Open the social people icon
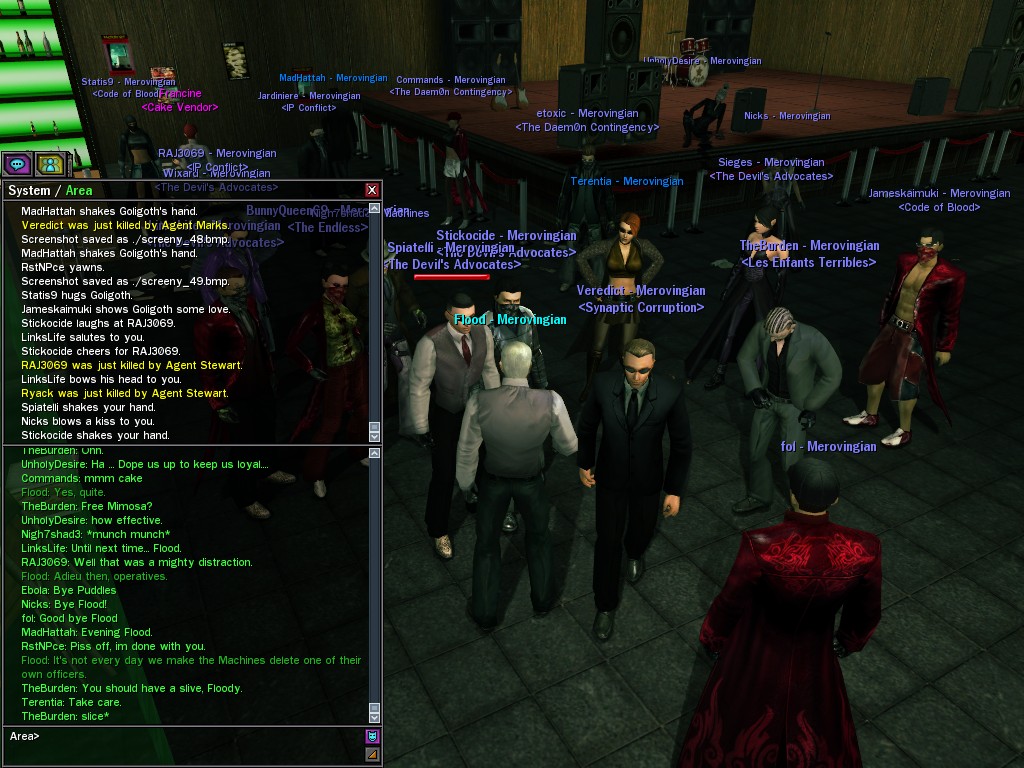1024x768 pixels. 49,164
